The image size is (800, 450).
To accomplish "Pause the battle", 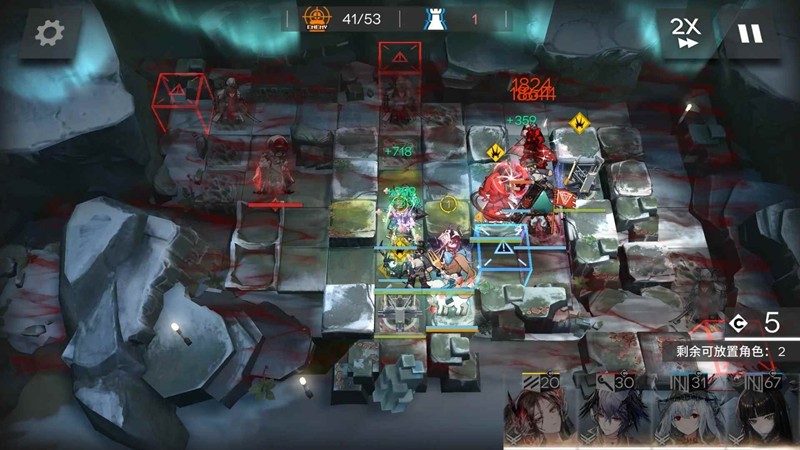I will tap(749, 34).
